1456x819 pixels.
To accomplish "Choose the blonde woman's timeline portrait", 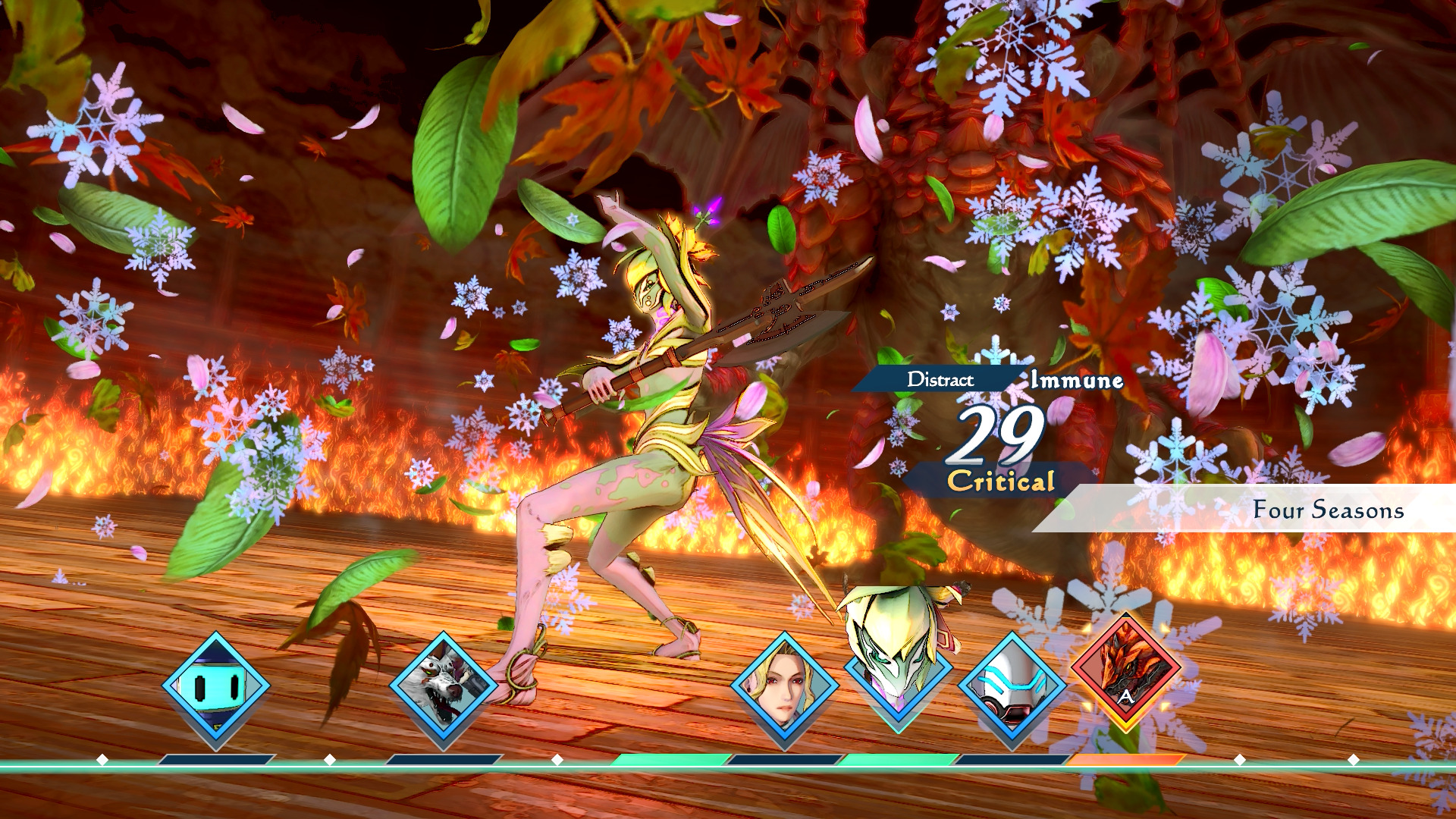I will [785, 687].
